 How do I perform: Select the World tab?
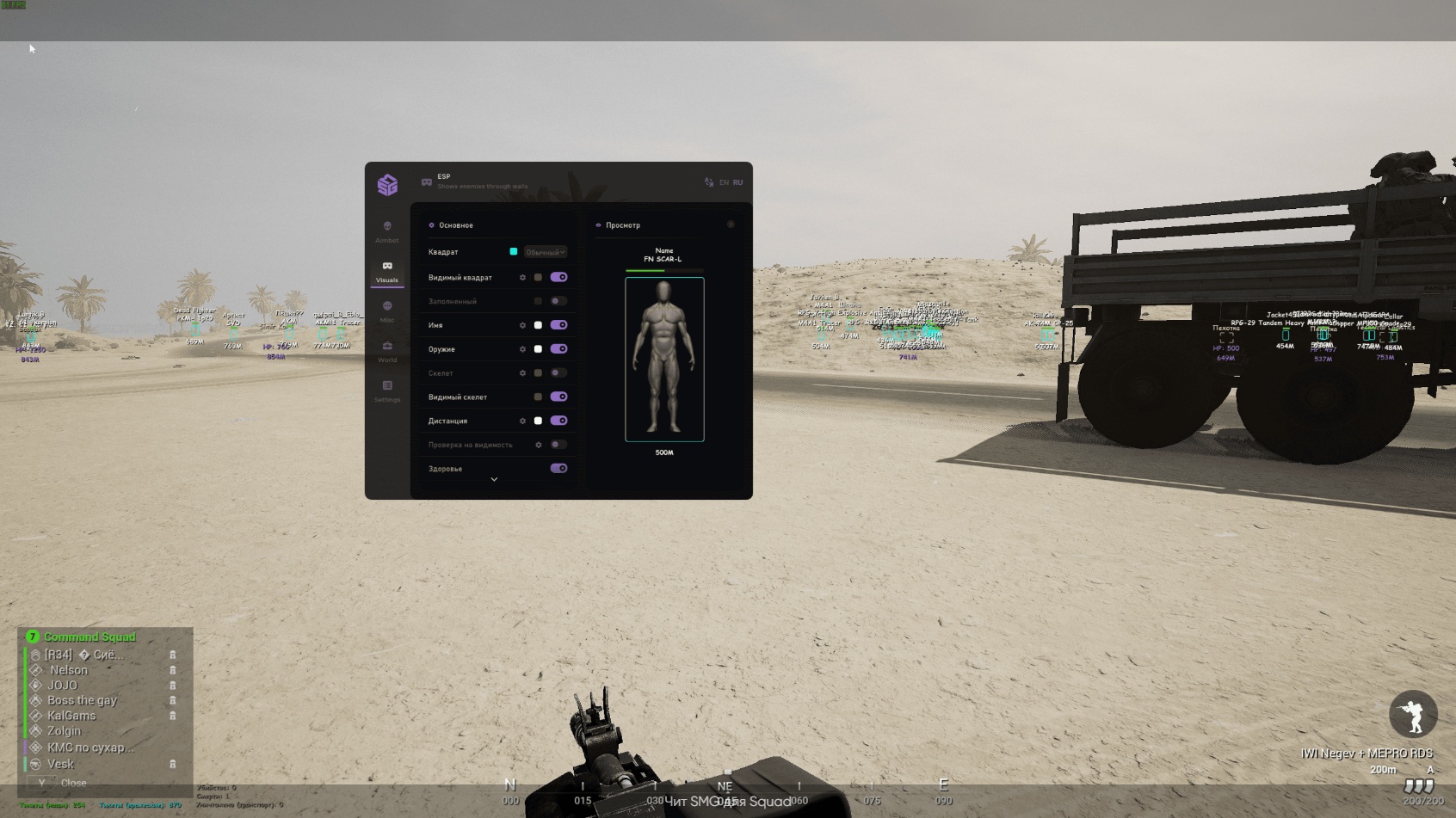pyautogui.click(x=387, y=350)
